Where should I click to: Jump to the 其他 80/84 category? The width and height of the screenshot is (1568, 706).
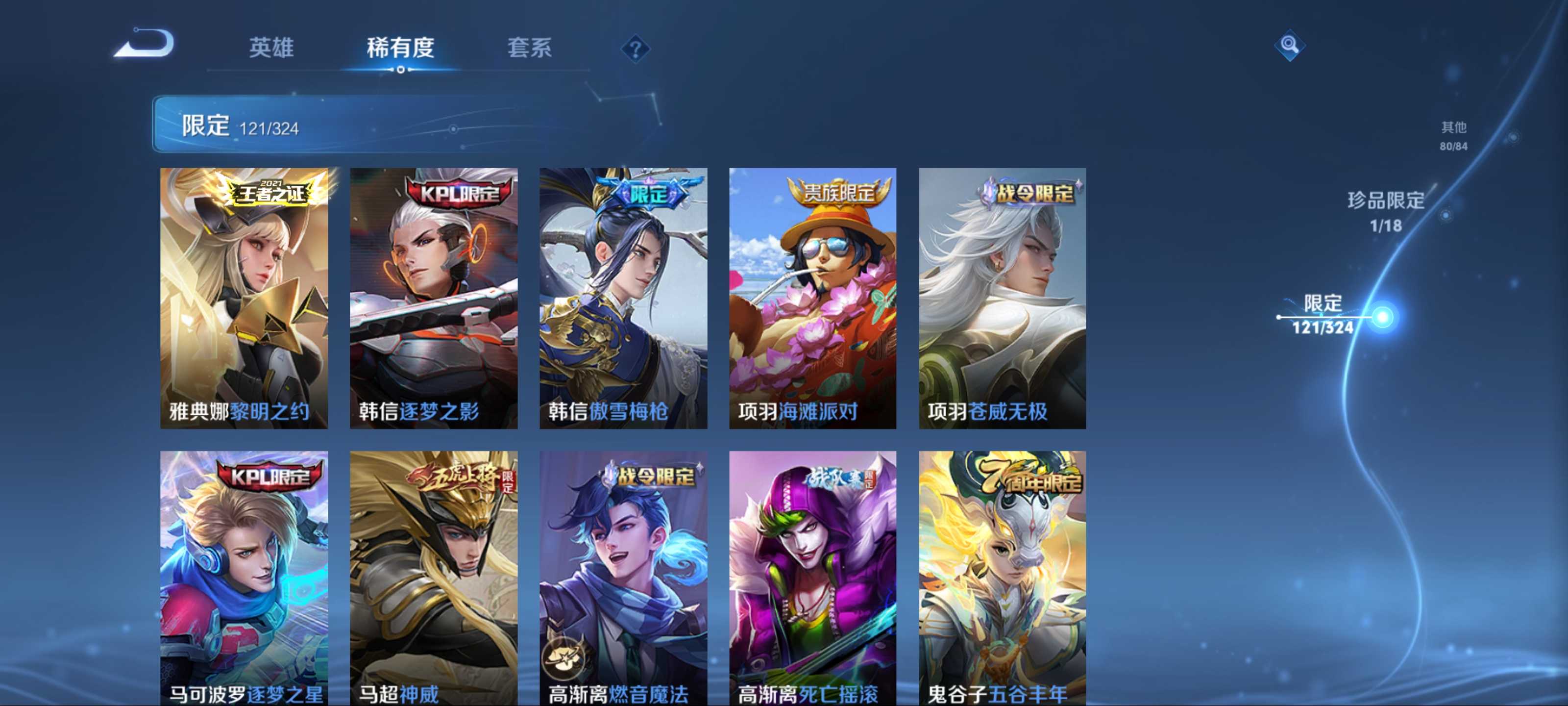point(1453,135)
